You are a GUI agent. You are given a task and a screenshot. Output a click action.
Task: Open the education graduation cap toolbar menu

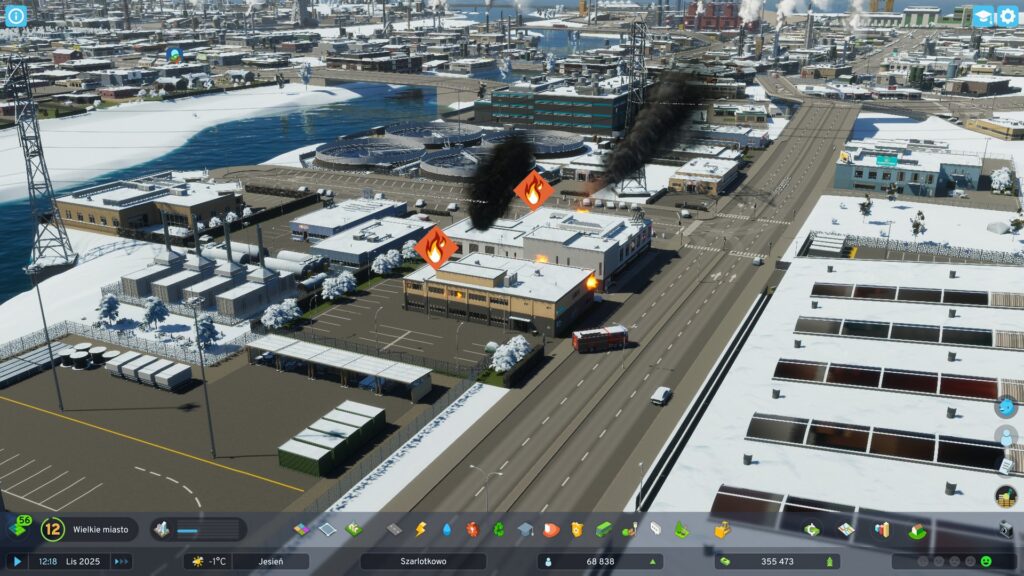525,529
